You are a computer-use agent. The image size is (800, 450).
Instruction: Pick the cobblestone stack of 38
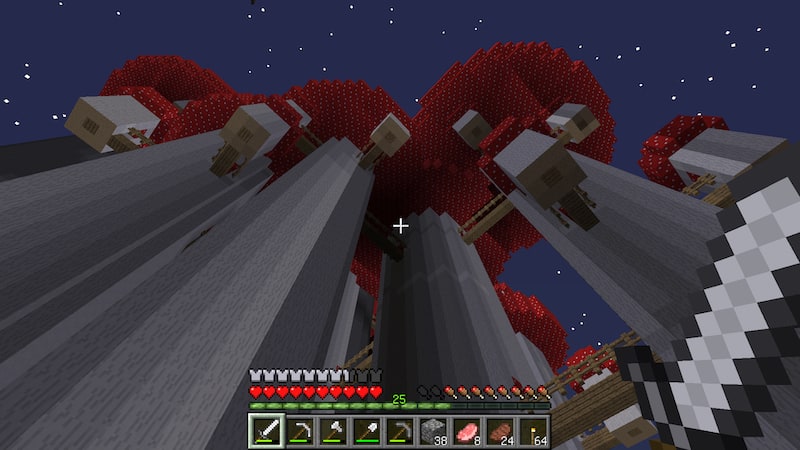[x=432, y=431]
